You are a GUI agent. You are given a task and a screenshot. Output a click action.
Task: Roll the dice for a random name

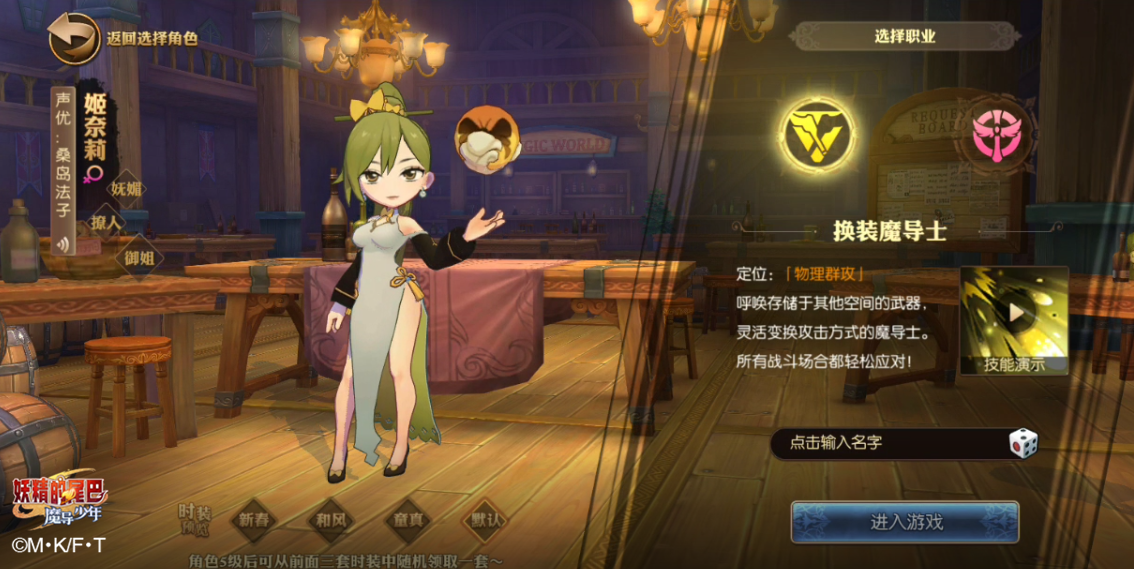tap(1022, 443)
